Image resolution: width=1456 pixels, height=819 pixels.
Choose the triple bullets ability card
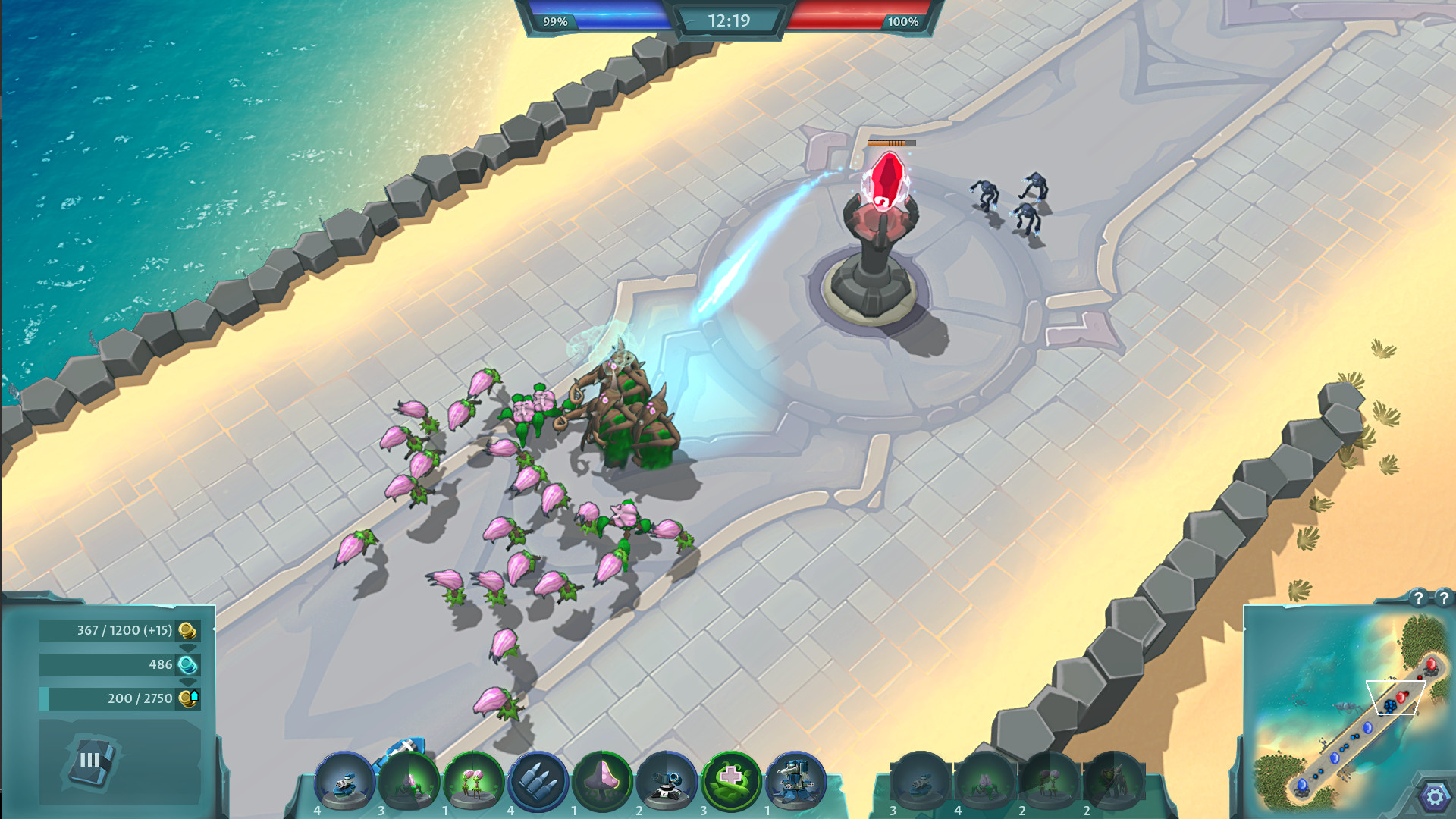538,781
